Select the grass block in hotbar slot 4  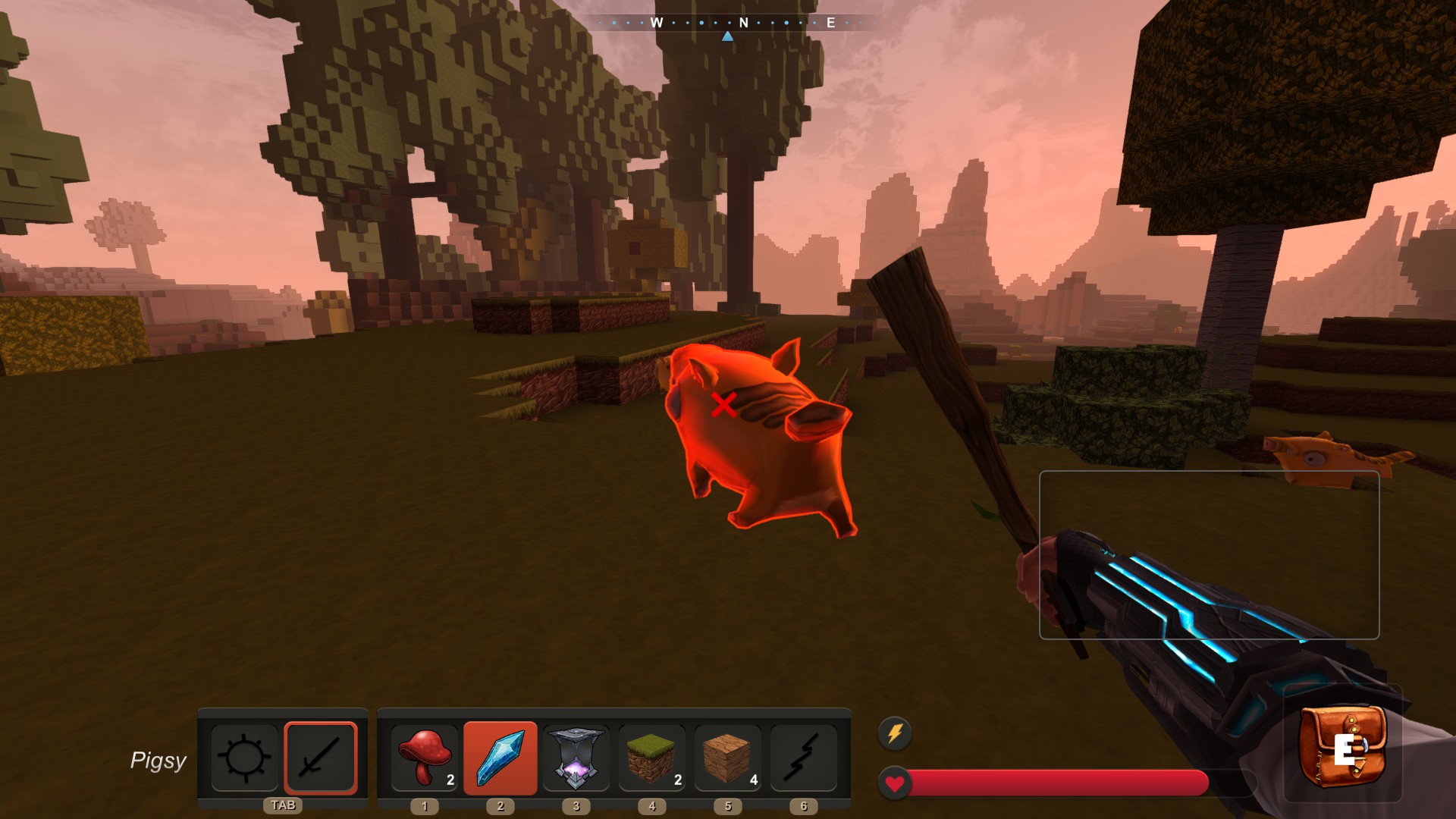652,758
